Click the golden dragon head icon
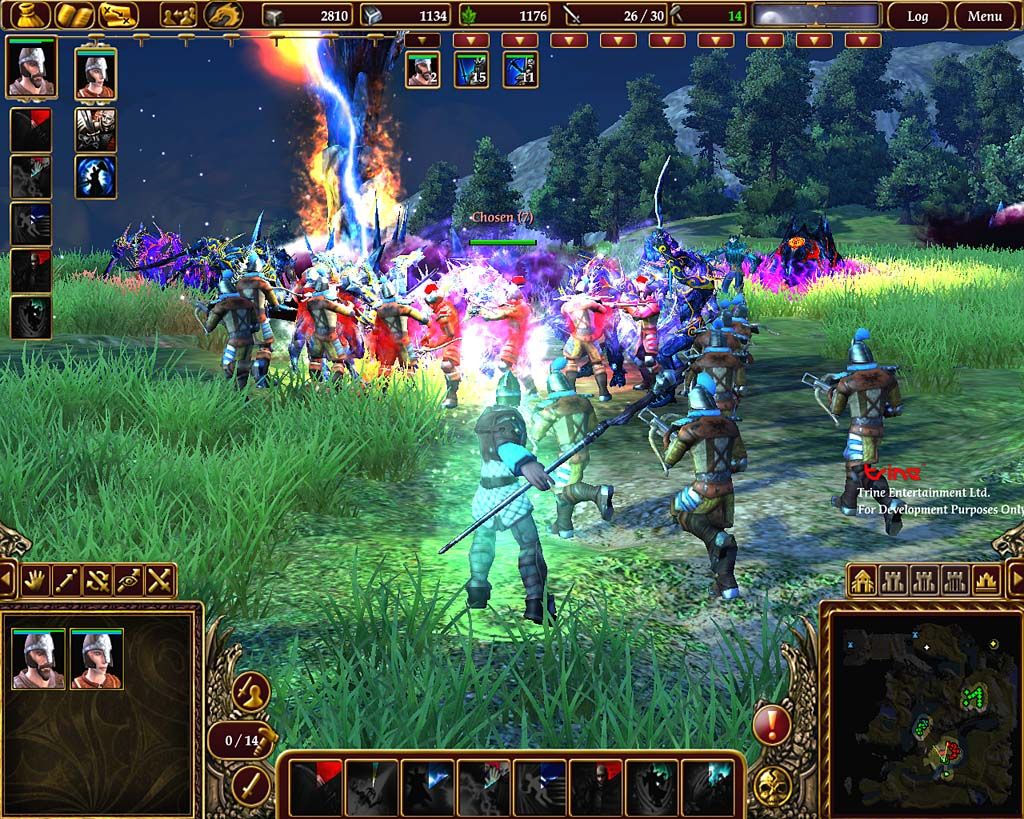The width and height of the screenshot is (1024, 819). click(x=224, y=15)
